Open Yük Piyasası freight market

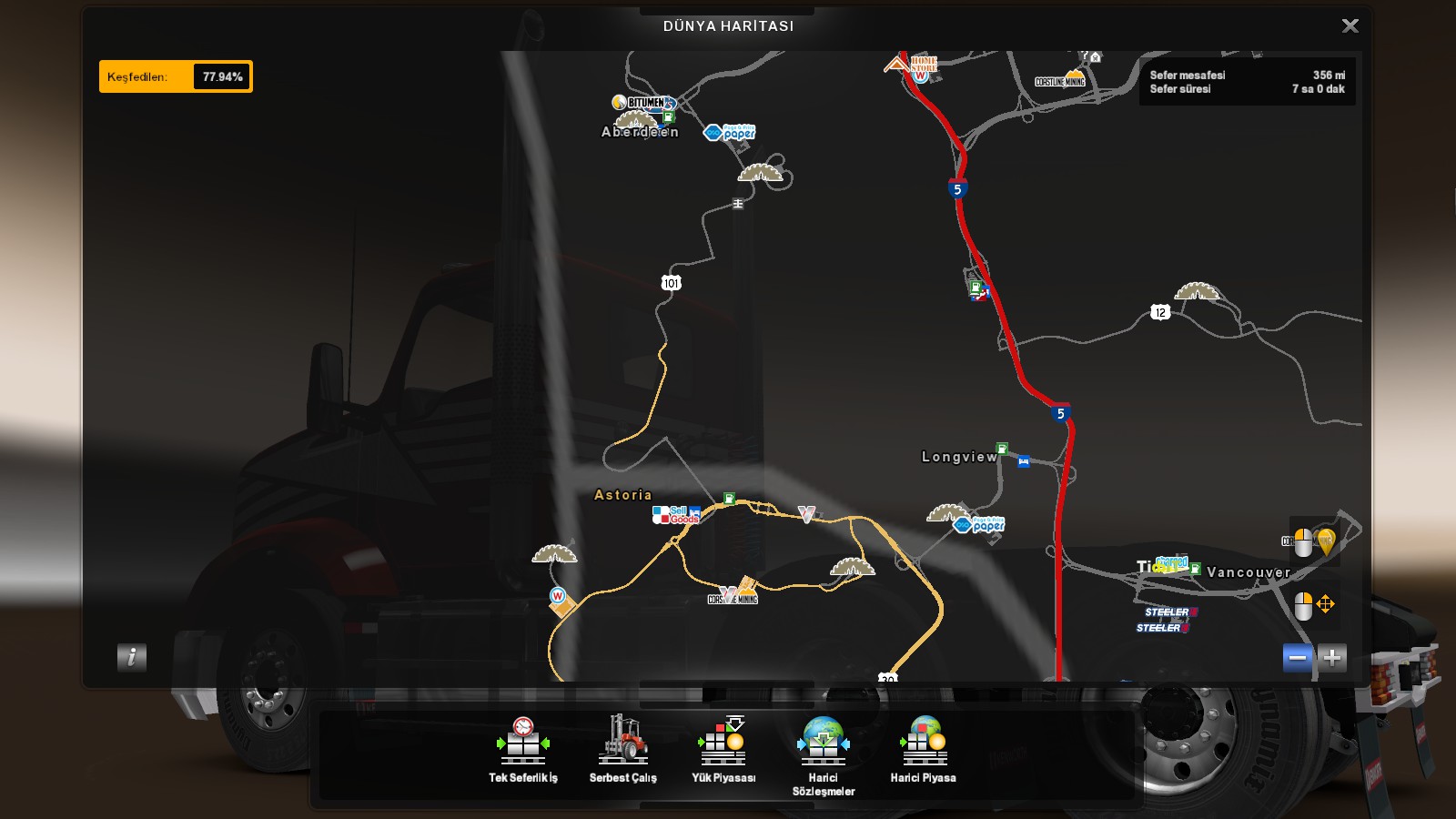pyautogui.click(x=723, y=750)
